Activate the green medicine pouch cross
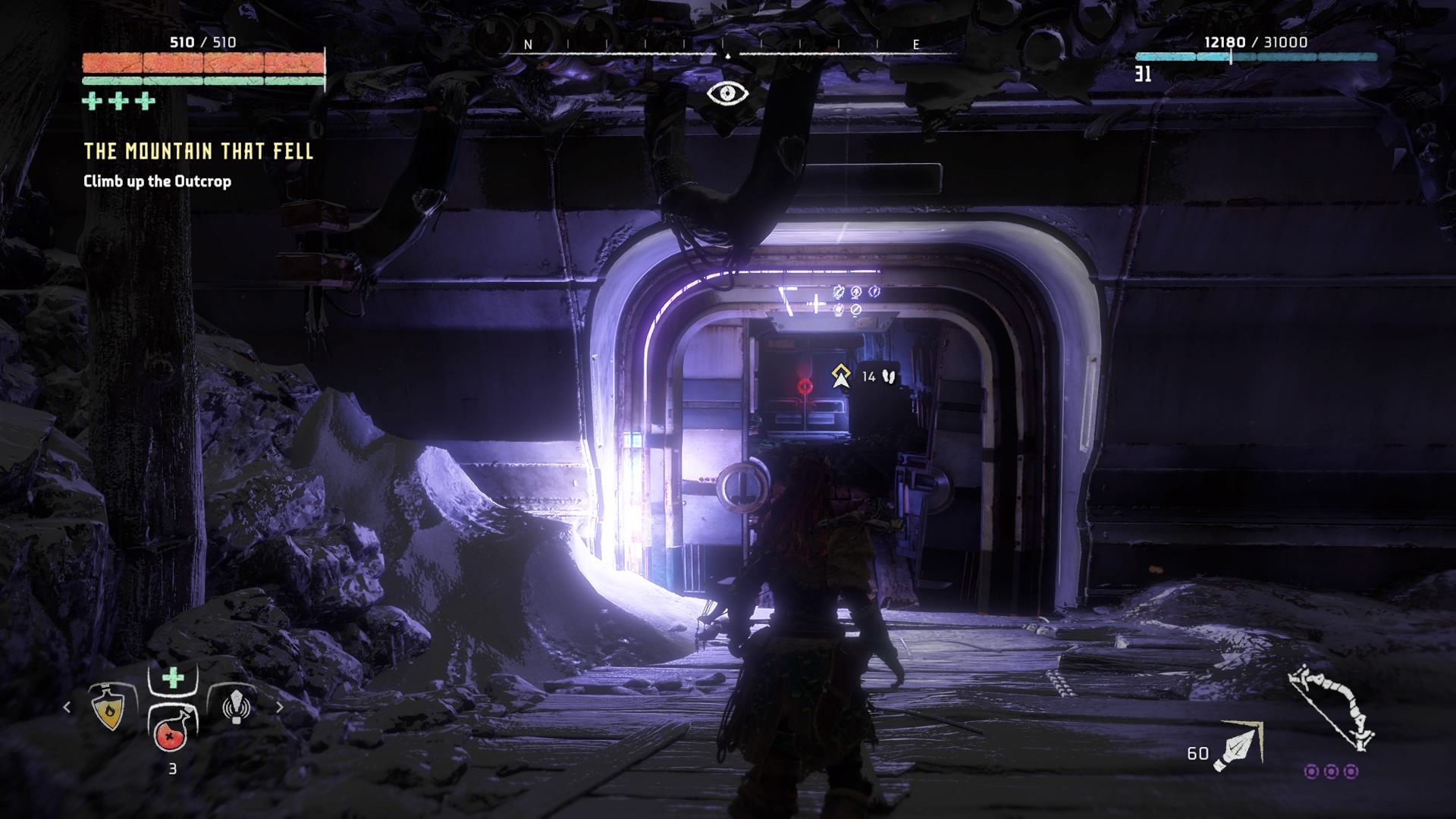1456x819 pixels. coord(173,677)
